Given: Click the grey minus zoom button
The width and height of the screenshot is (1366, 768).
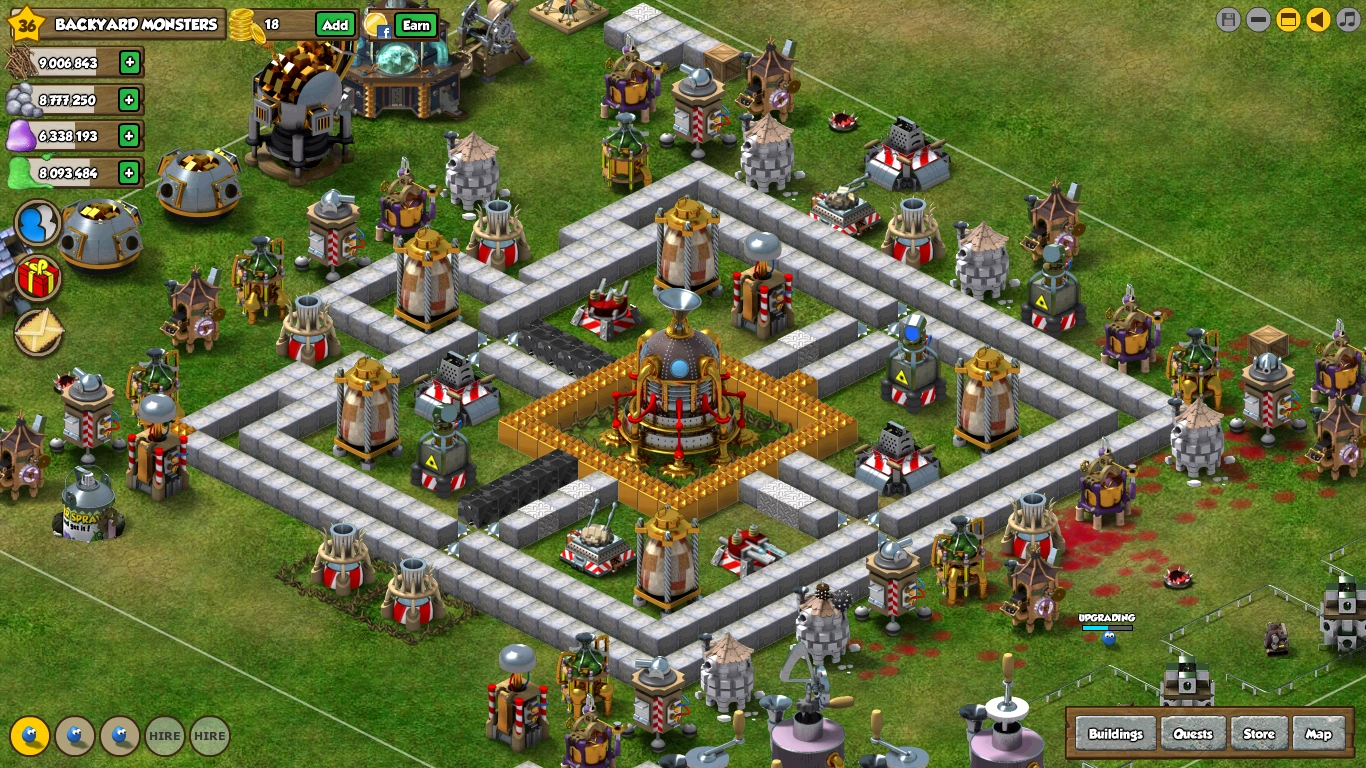Looking at the screenshot, I should [x=1258, y=19].
